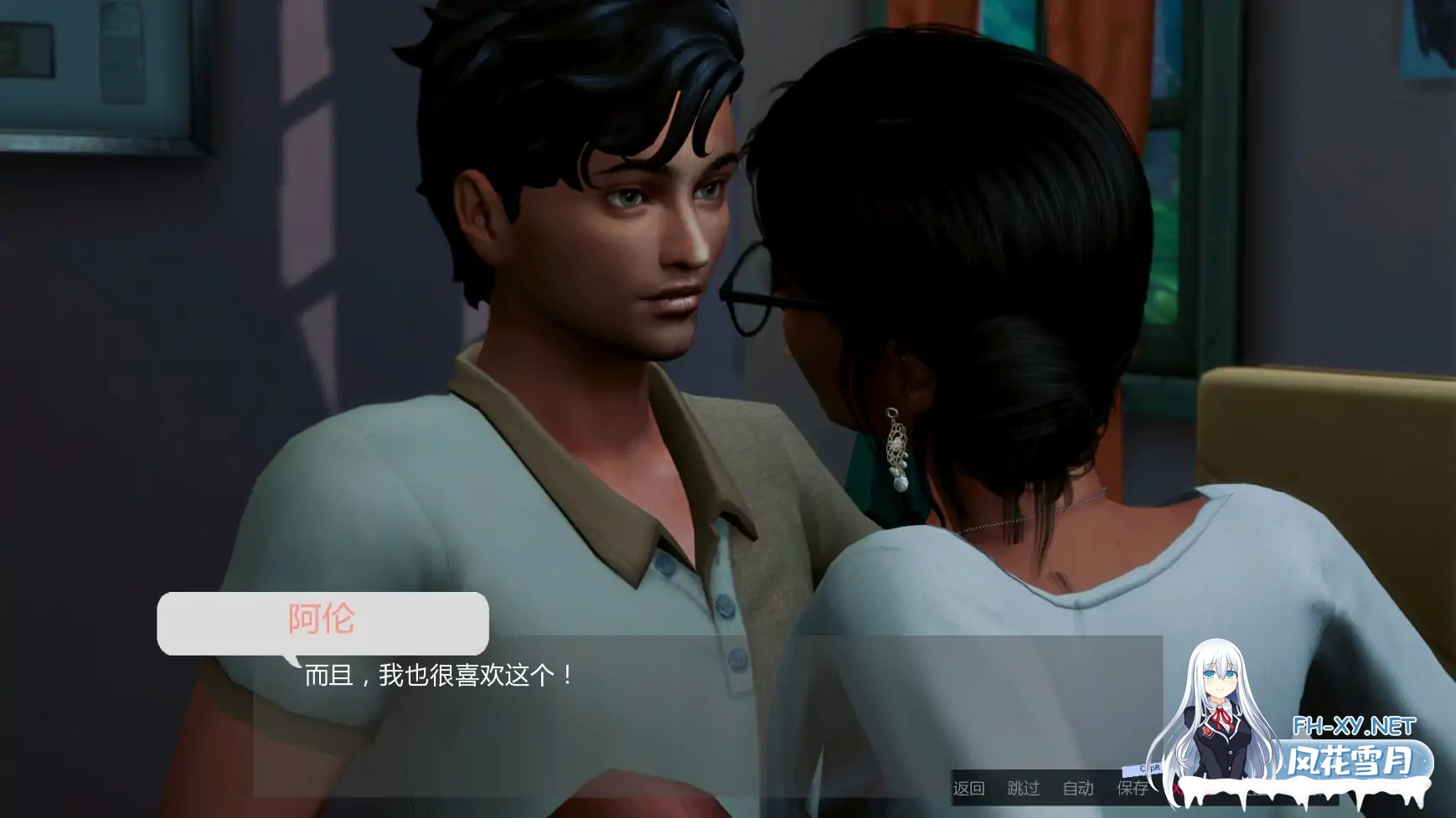This screenshot has height=818, width=1456.
Task: Skip dialogue using the 跳过 button
Action: click(x=1024, y=787)
